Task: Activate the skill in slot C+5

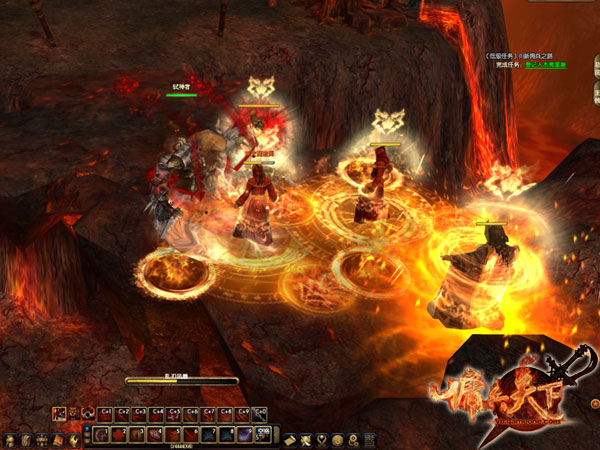Action: click(174, 412)
